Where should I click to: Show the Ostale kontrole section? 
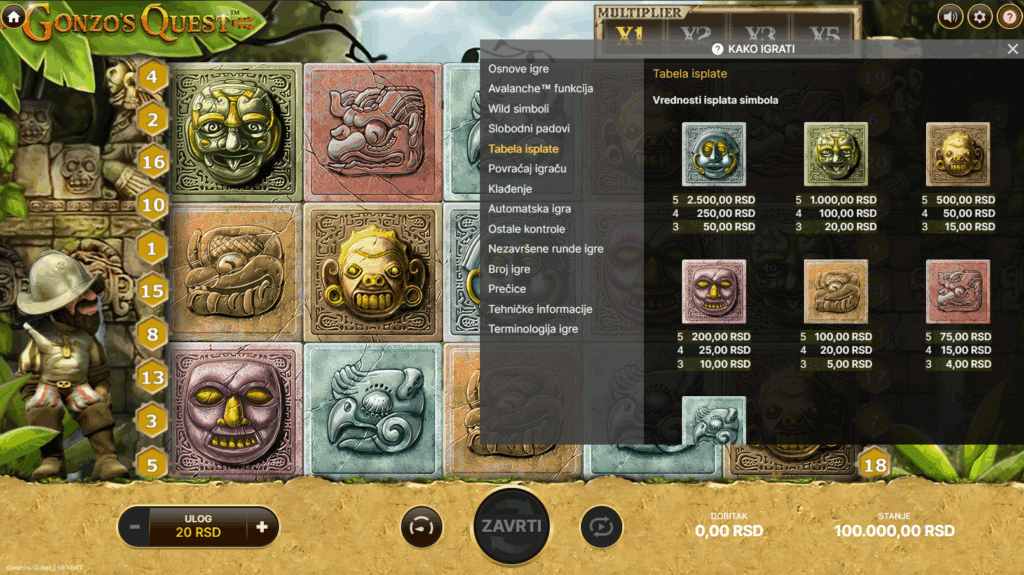pos(526,229)
